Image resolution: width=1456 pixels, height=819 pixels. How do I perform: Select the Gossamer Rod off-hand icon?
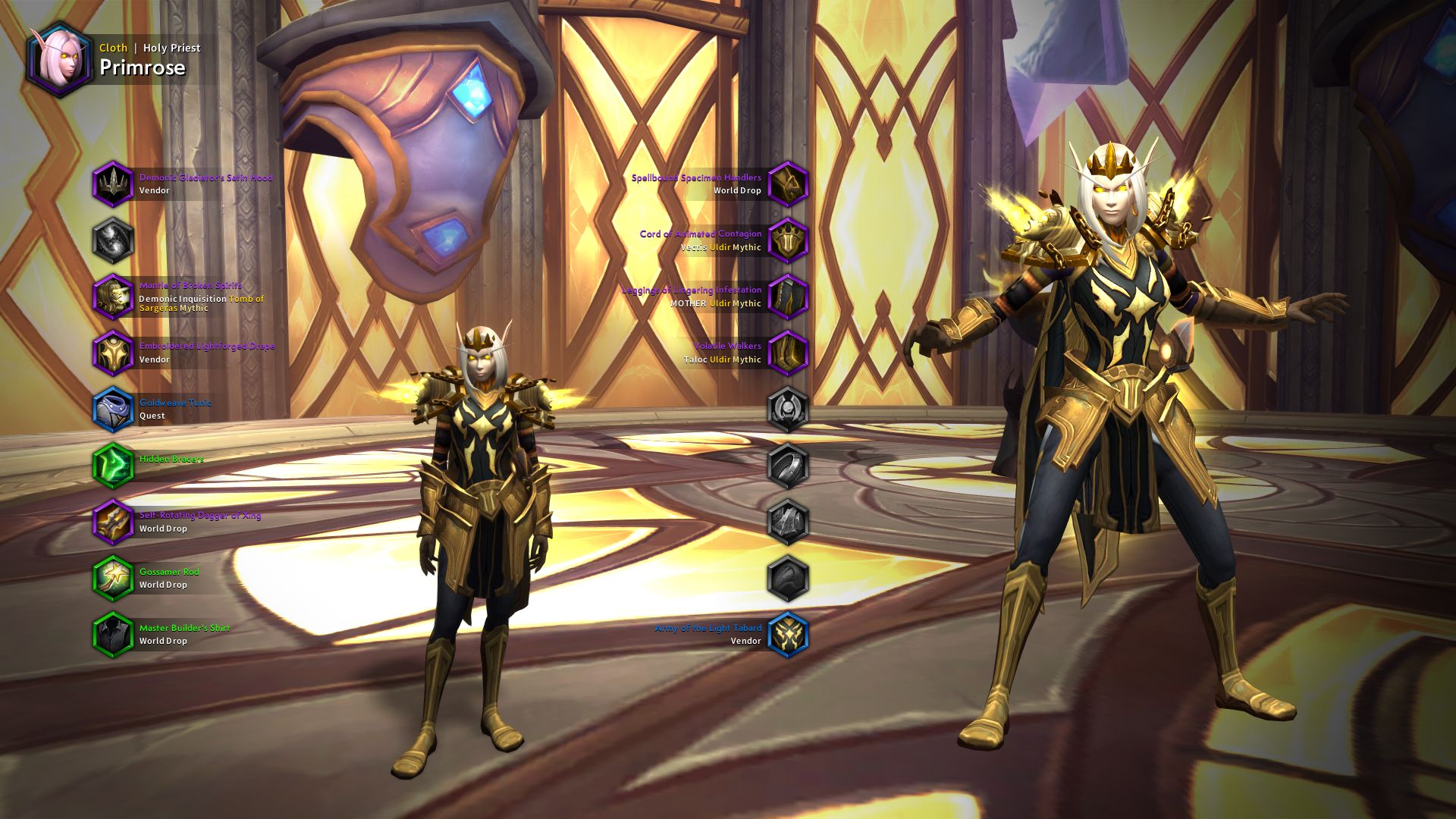tap(114, 577)
